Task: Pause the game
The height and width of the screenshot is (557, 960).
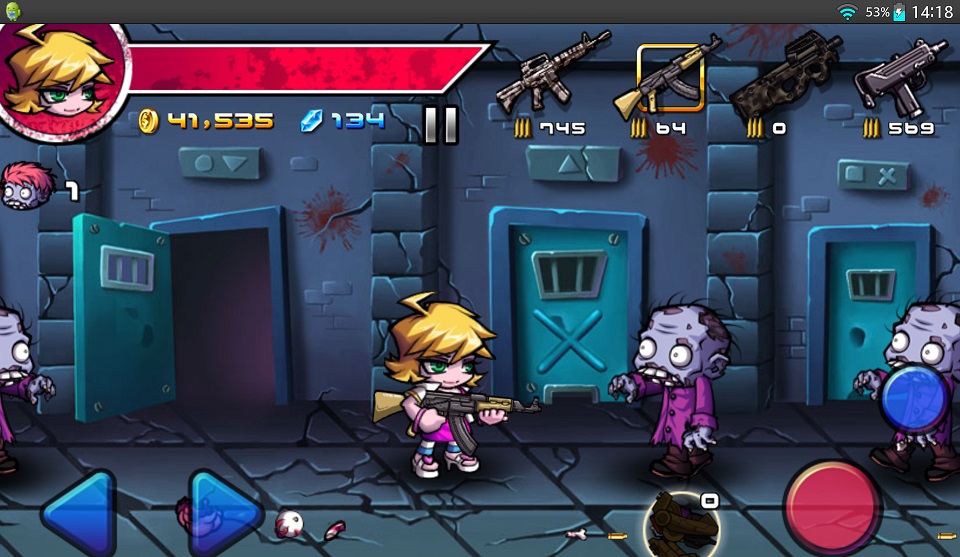Action: tap(440, 124)
